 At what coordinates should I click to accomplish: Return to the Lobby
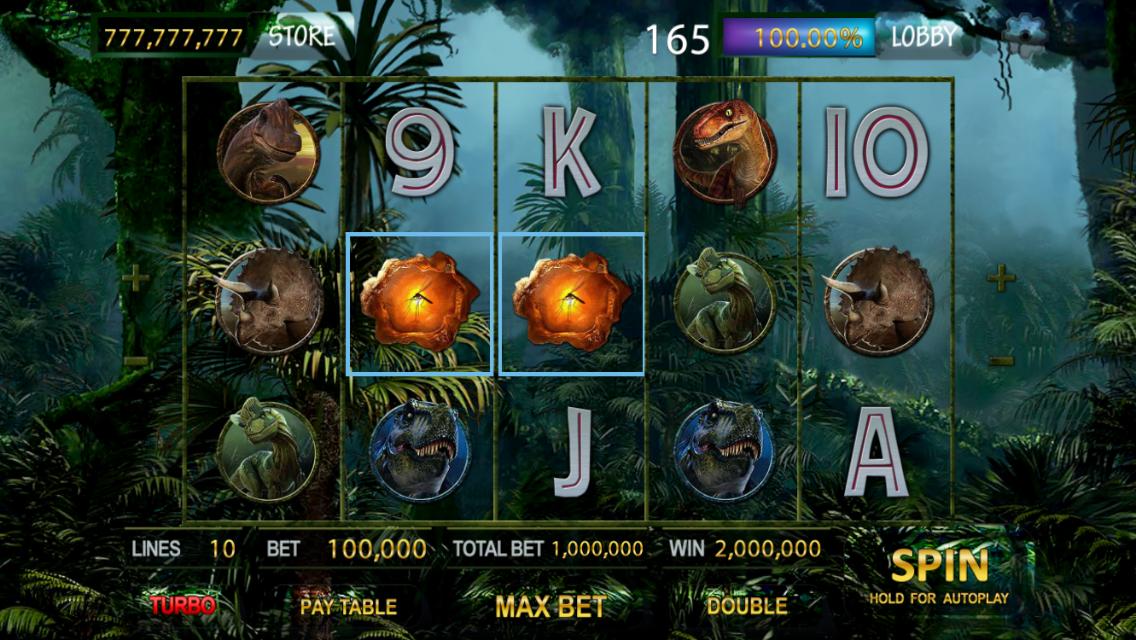point(923,38)
